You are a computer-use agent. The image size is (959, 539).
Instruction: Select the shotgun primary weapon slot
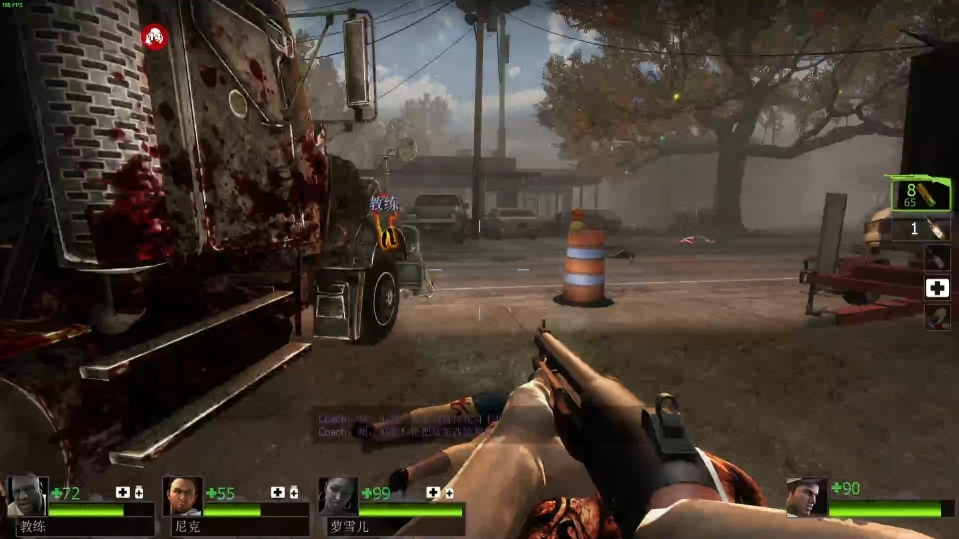click(921, 193)
